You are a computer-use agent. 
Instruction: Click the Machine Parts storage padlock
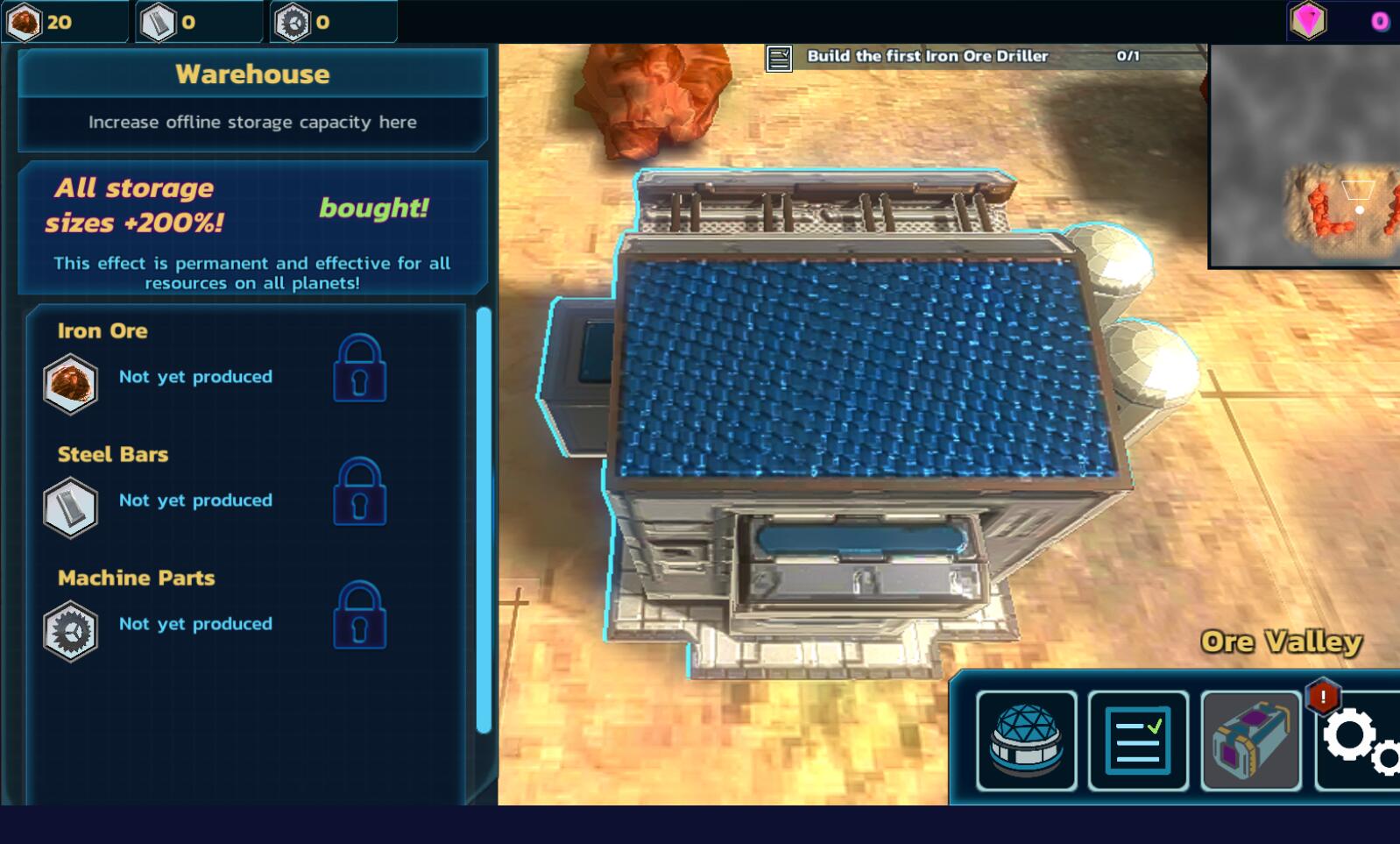pyautogui.click(x=359, y=615)
